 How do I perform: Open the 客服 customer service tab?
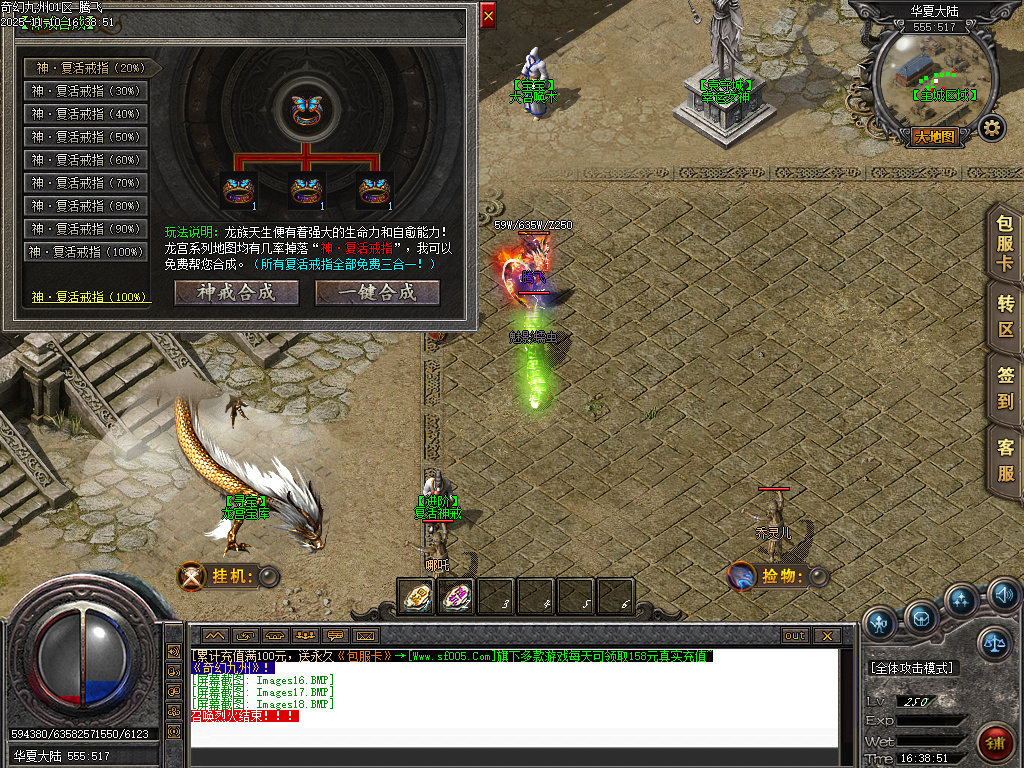[1005, 461]
